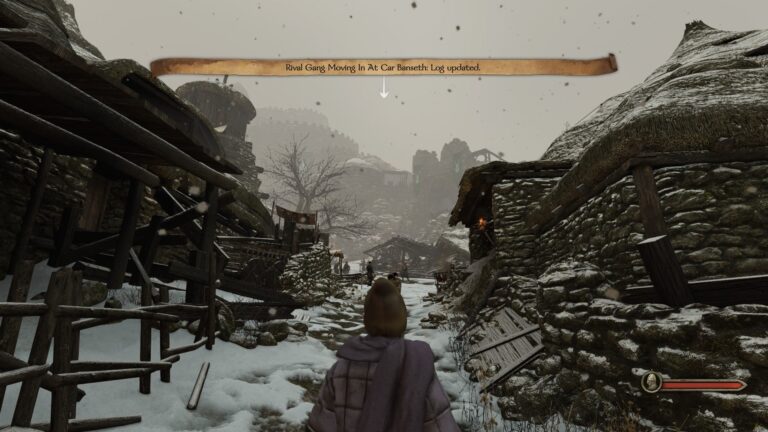The width and height of the screenshot is (768, 432).
Task: Click the character portrait icon beside the health bar
Action: pyautogui.click(x=650, y=382)
